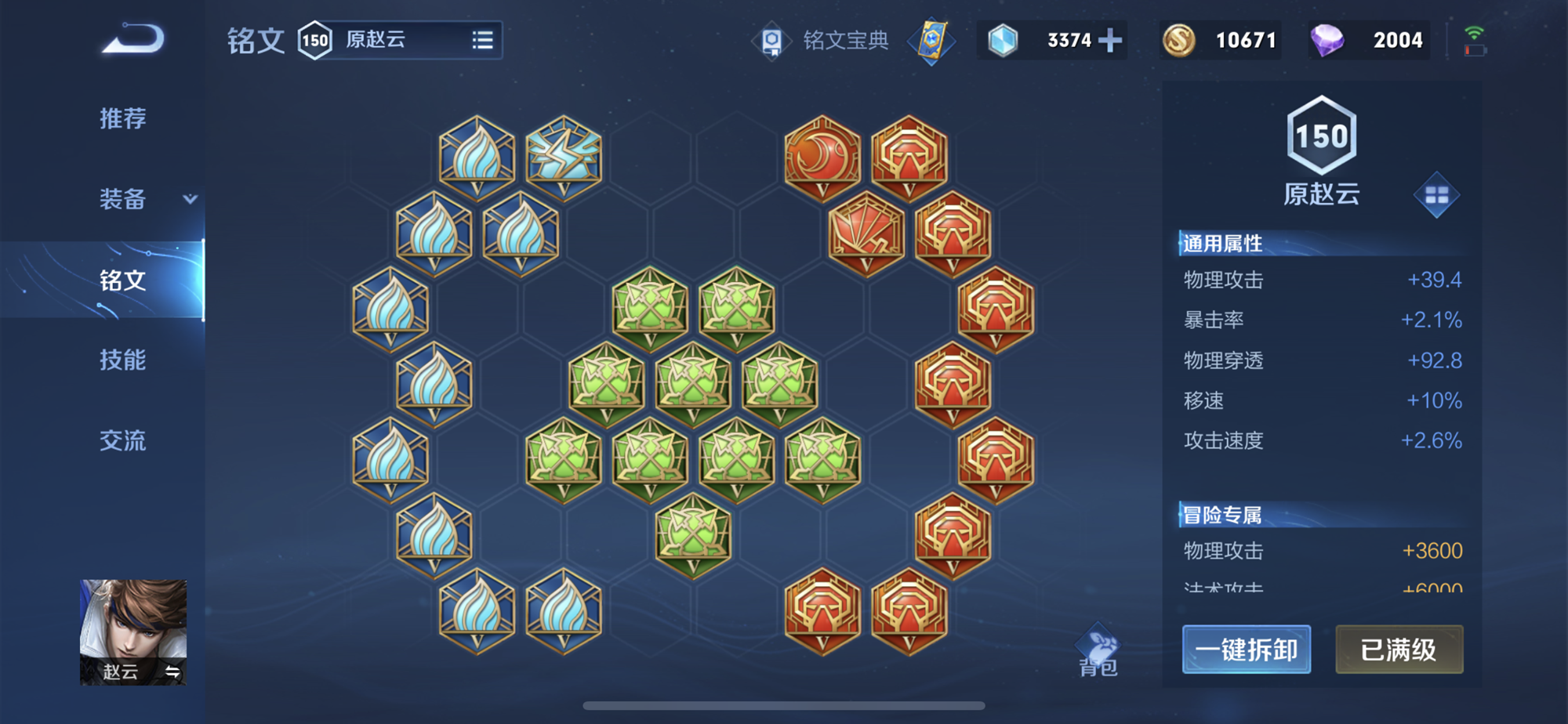1568x724 pixels.
Task: Switch to the 推荐 tab
Action: (122, 118)
